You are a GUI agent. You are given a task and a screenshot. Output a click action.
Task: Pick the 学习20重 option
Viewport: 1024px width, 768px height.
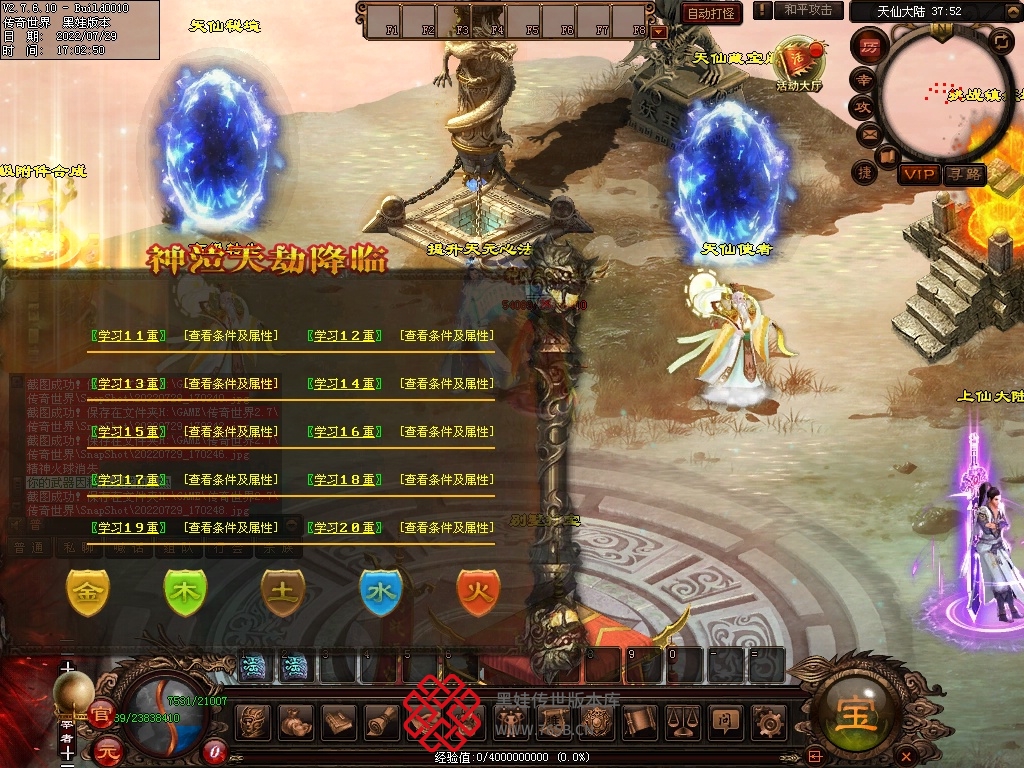pyautogui.click(x=344, y=528)
